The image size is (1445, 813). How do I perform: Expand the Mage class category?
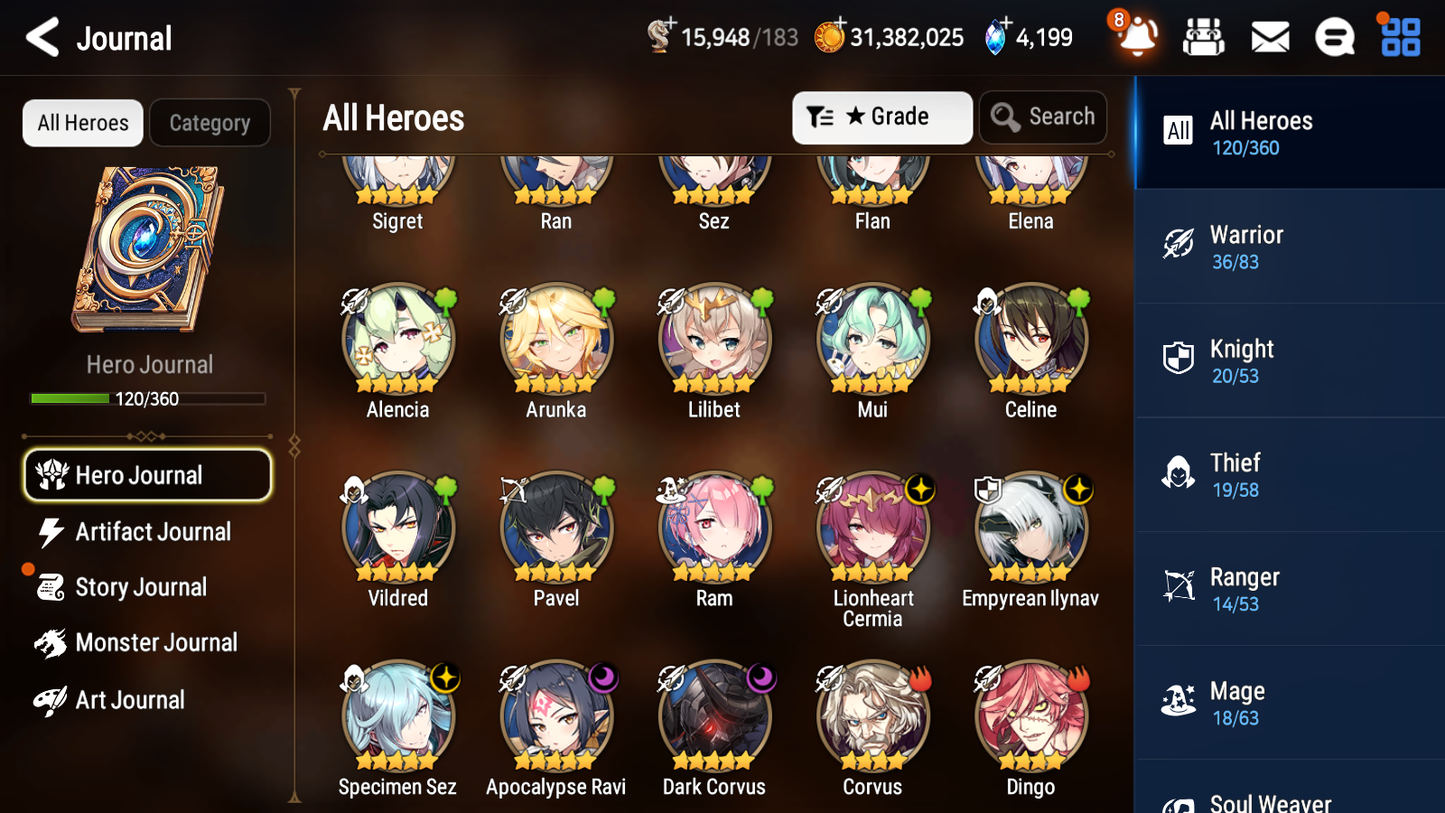click(x=1288, y=701)
